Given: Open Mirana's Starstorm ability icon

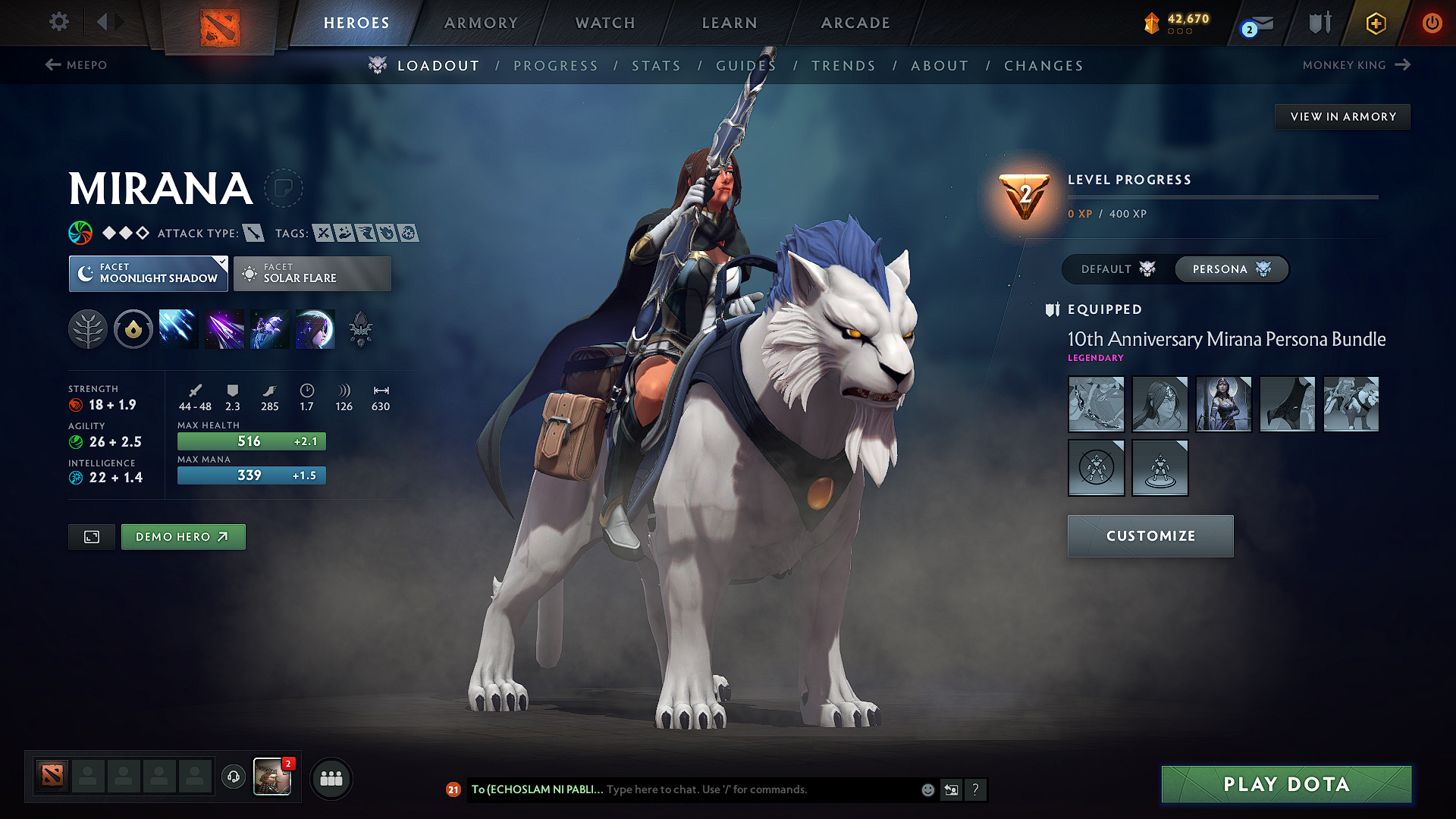Looking at the screenshot, I should point(178,328).
